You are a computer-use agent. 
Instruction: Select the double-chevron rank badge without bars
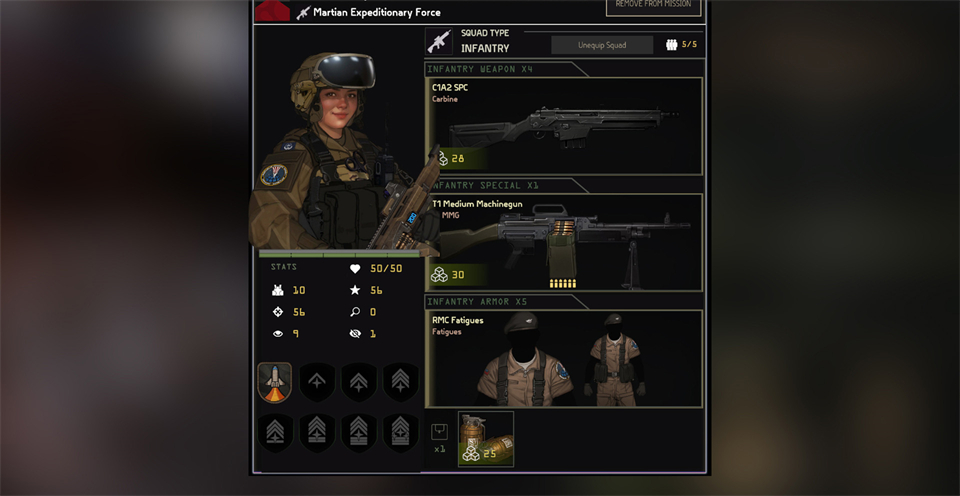tap(359, 381)
